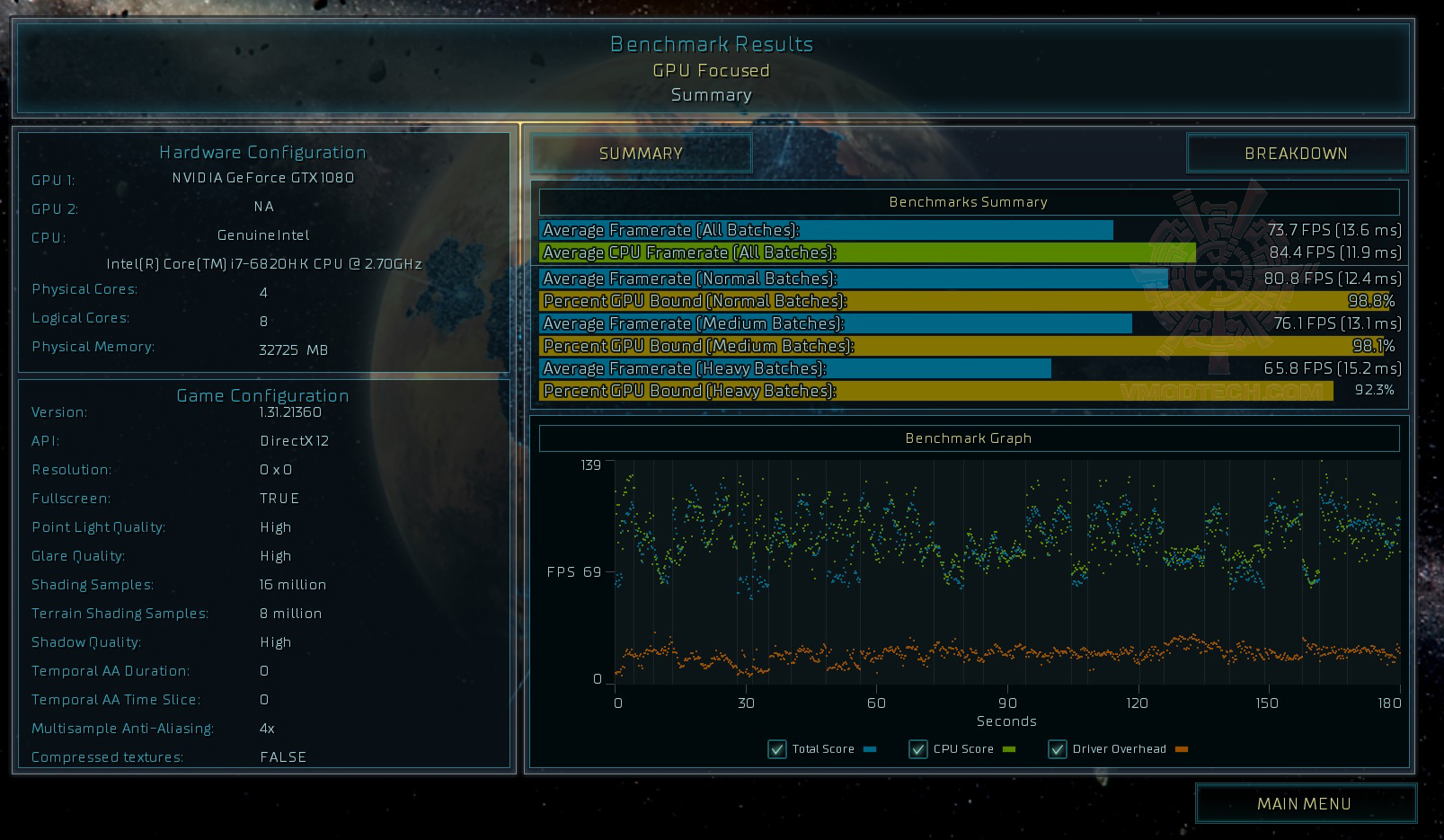Click the GPU 1 NVIDIA GeForce GTX 1080 entry
The image size is (1444, 840).
(261, 178)
